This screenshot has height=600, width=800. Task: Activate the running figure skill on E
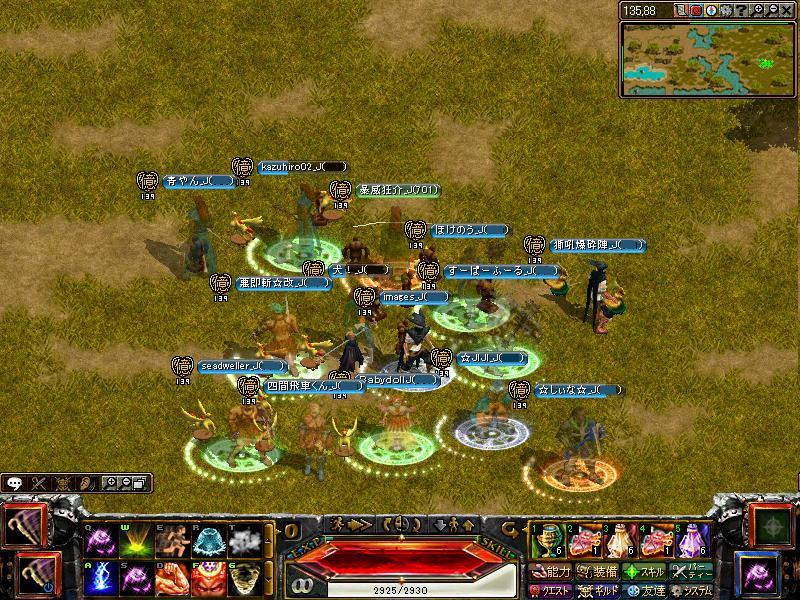pos(171,541)
